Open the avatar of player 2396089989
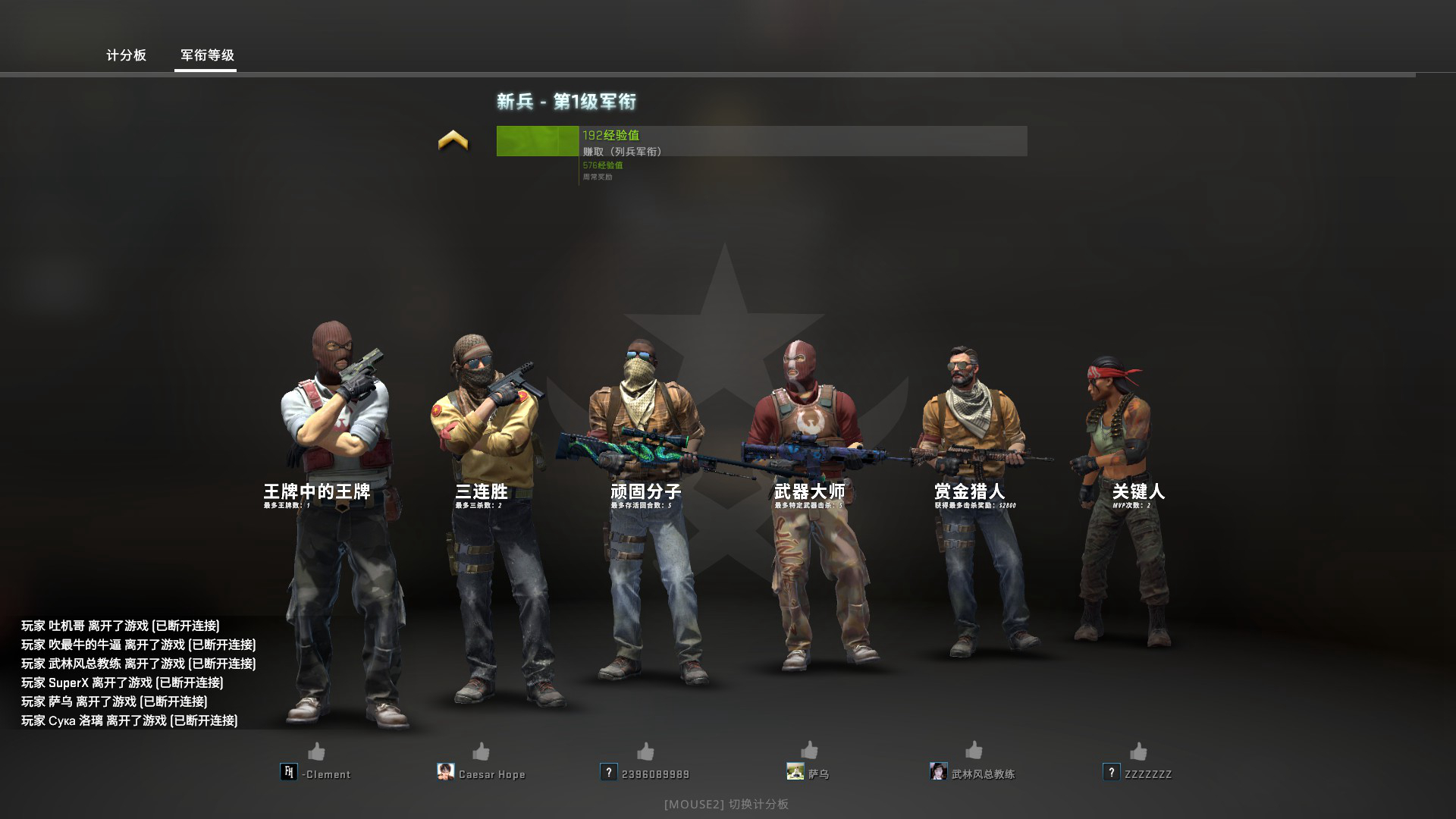 (x=609, y=772)
